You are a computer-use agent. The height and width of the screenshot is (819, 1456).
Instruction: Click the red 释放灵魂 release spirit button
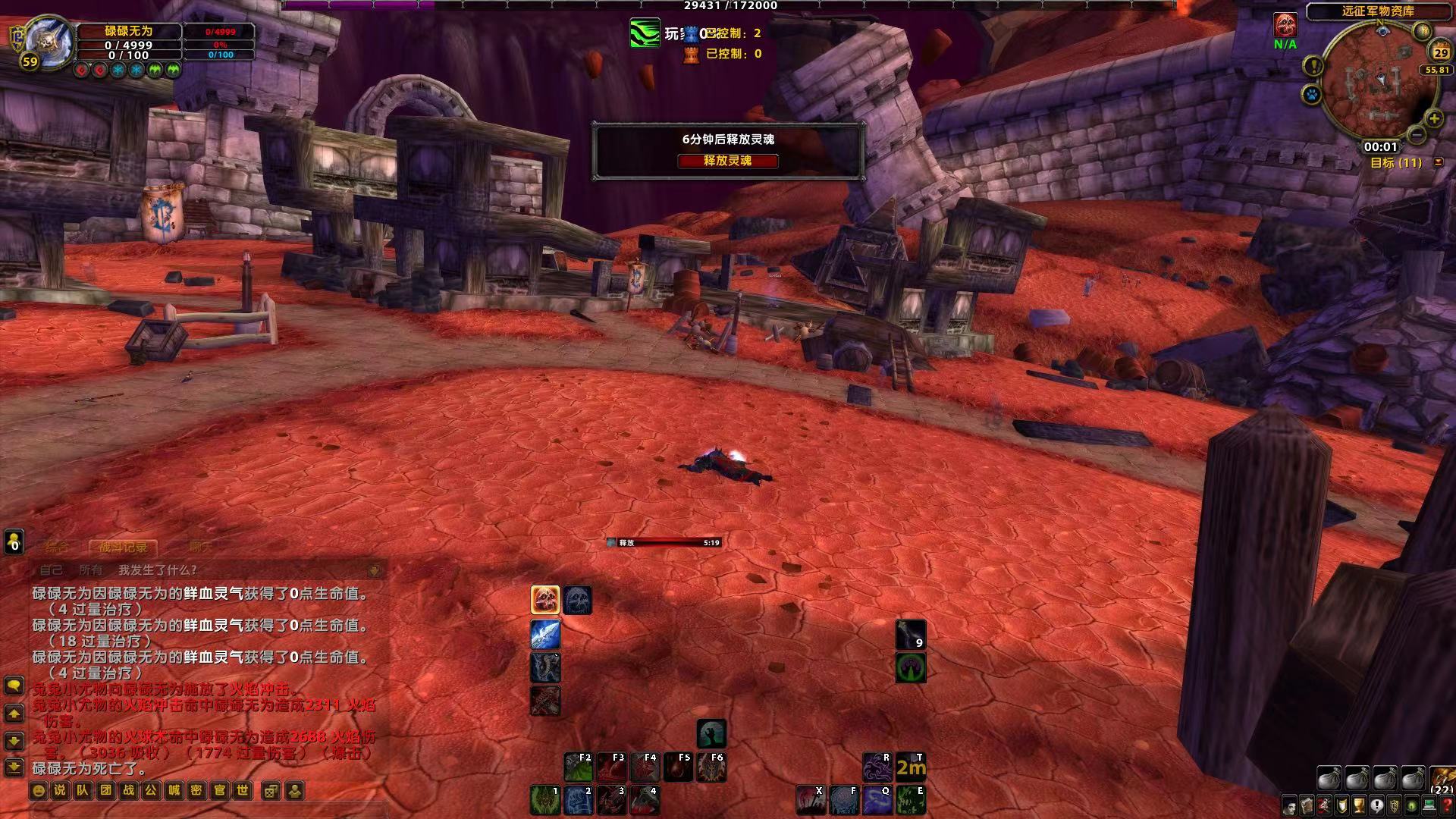pos(727,161)
